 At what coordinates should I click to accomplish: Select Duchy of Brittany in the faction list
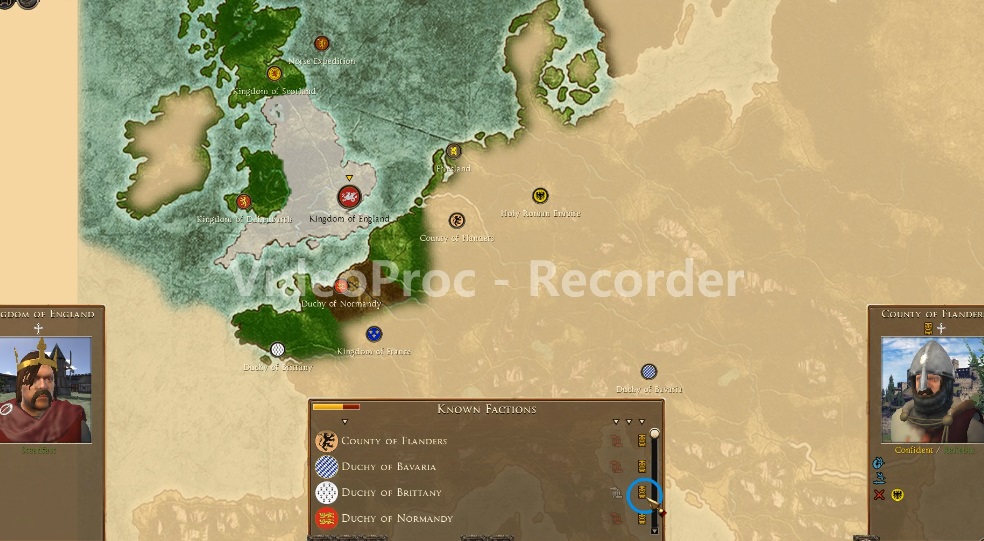point(390,493)
